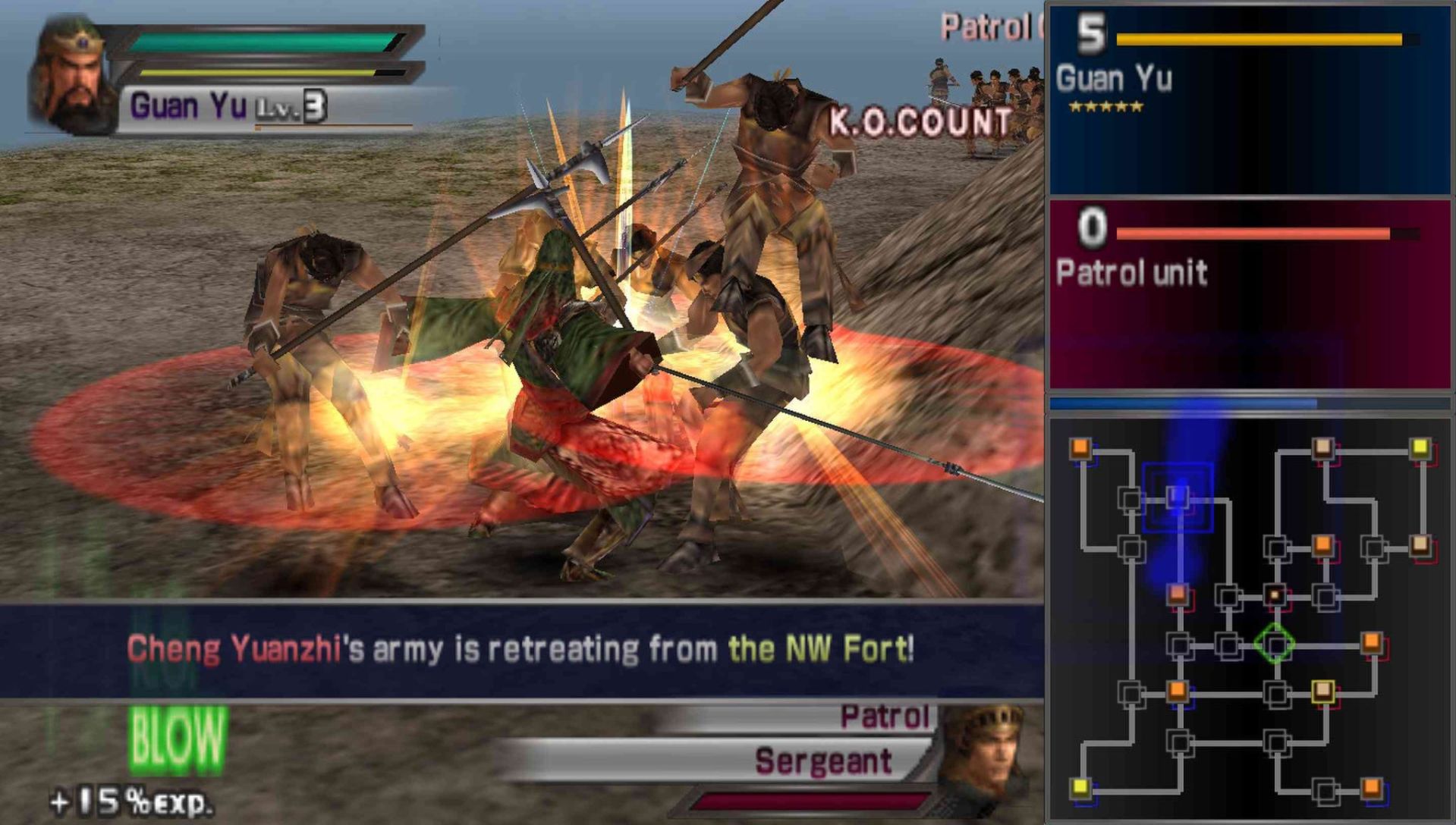Click Guan Yu's character portrait
The height and width of the screenshot is (825, 1456).
[x=72, y=75]
